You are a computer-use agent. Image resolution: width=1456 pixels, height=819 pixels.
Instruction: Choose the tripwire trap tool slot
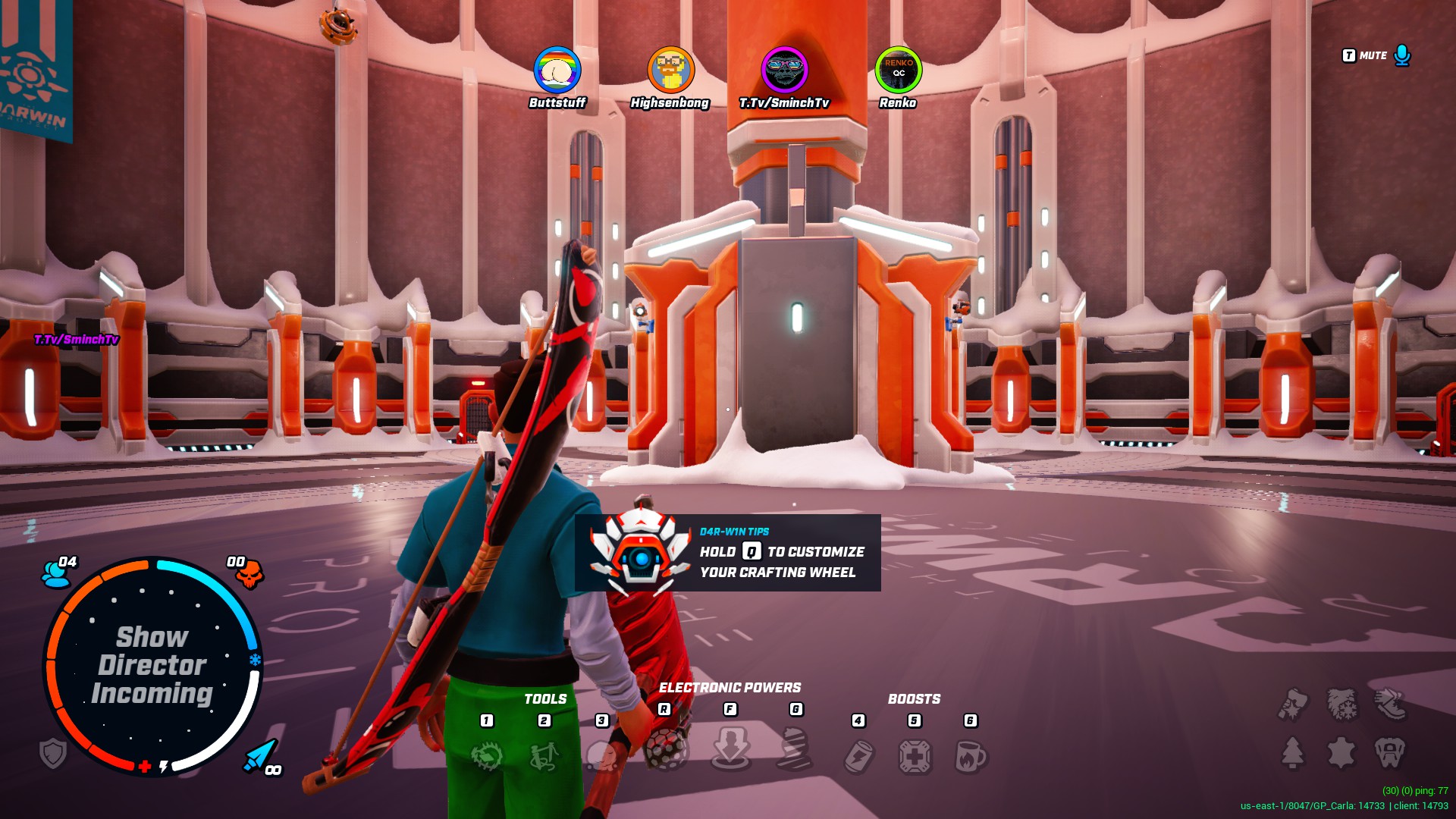544,755
